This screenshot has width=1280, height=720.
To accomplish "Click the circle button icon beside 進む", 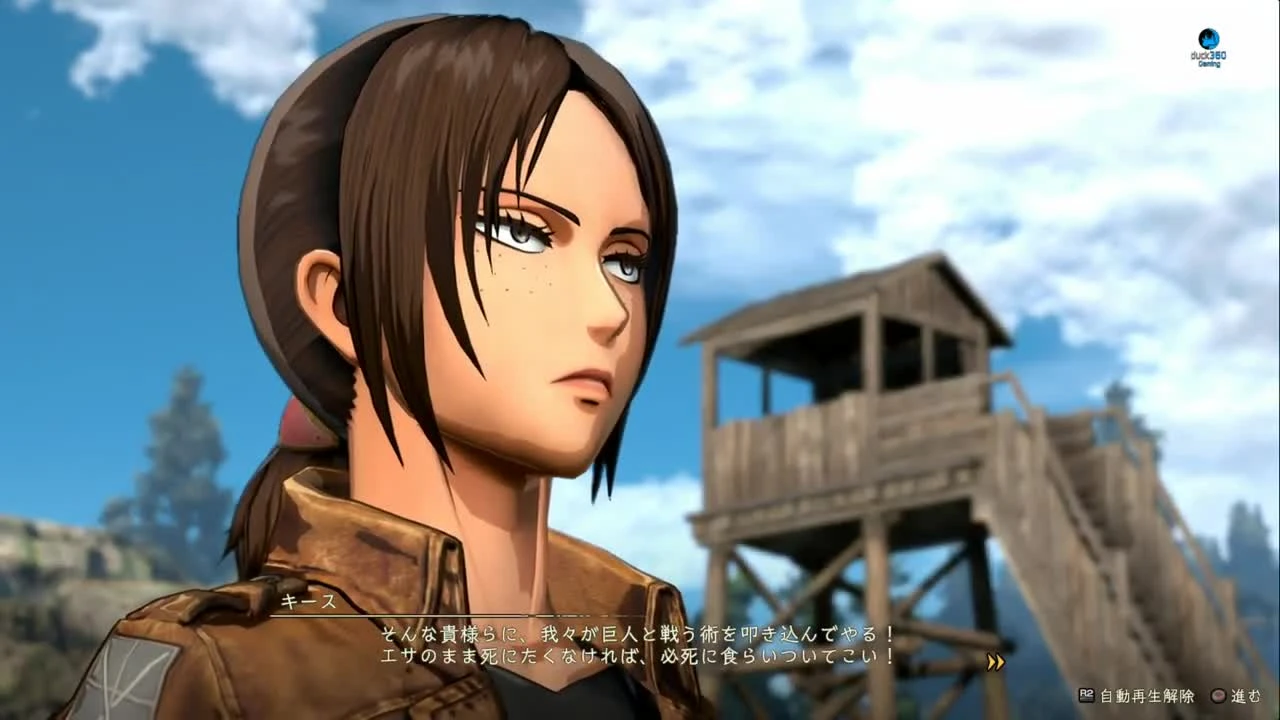I will tap(1218, 695).
